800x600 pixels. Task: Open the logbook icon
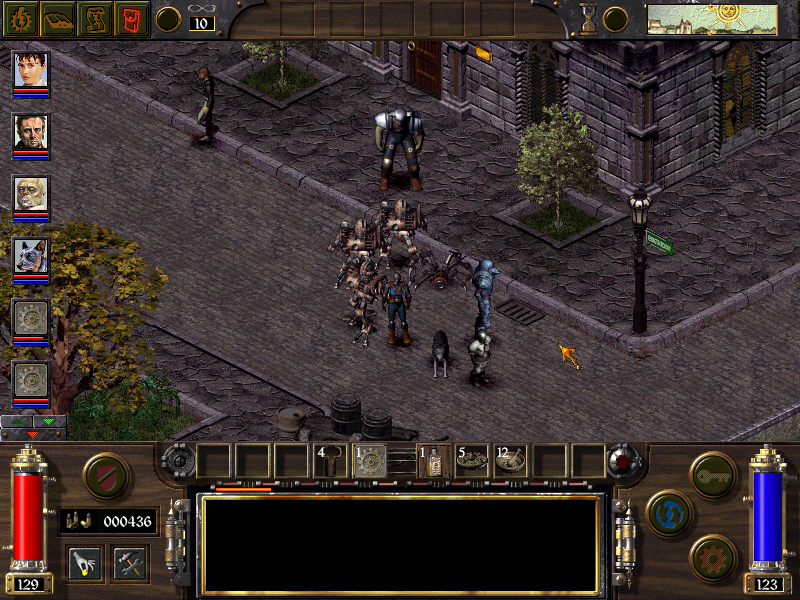[58, 18]
